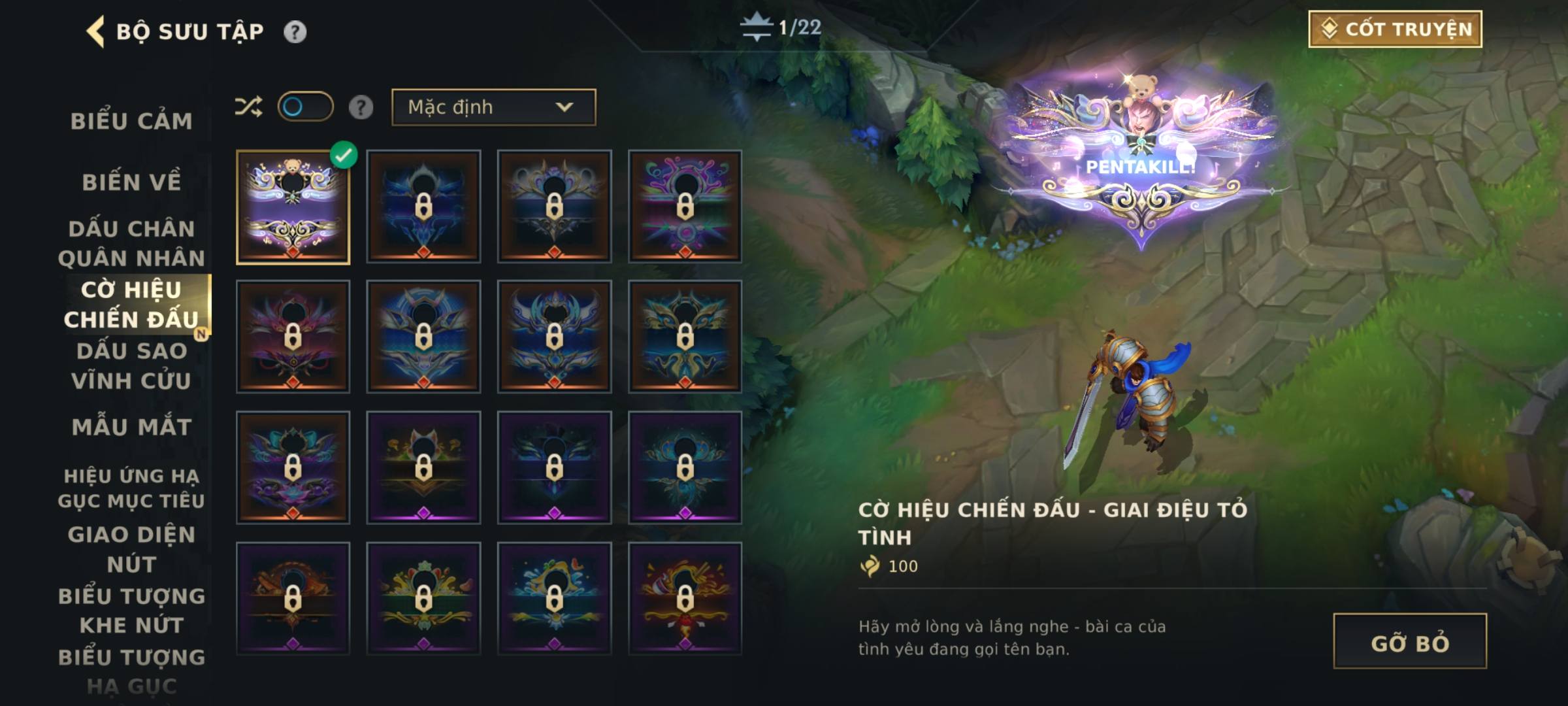Switch to the Mẫu Mắt tab
Viewport: 1568px width, 706px height.
point(131,427)
